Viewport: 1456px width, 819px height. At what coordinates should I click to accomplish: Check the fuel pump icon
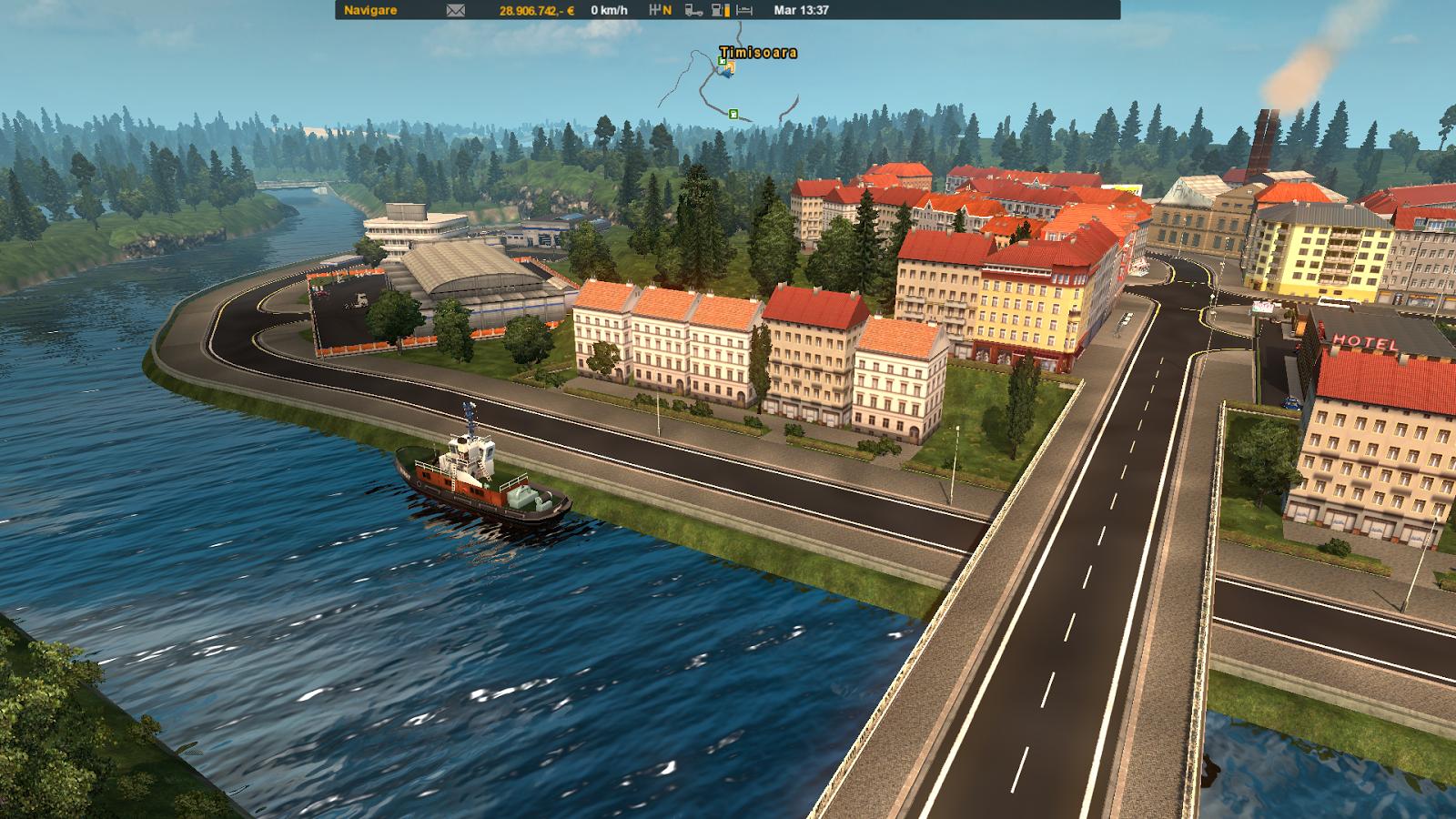(720, 11)
